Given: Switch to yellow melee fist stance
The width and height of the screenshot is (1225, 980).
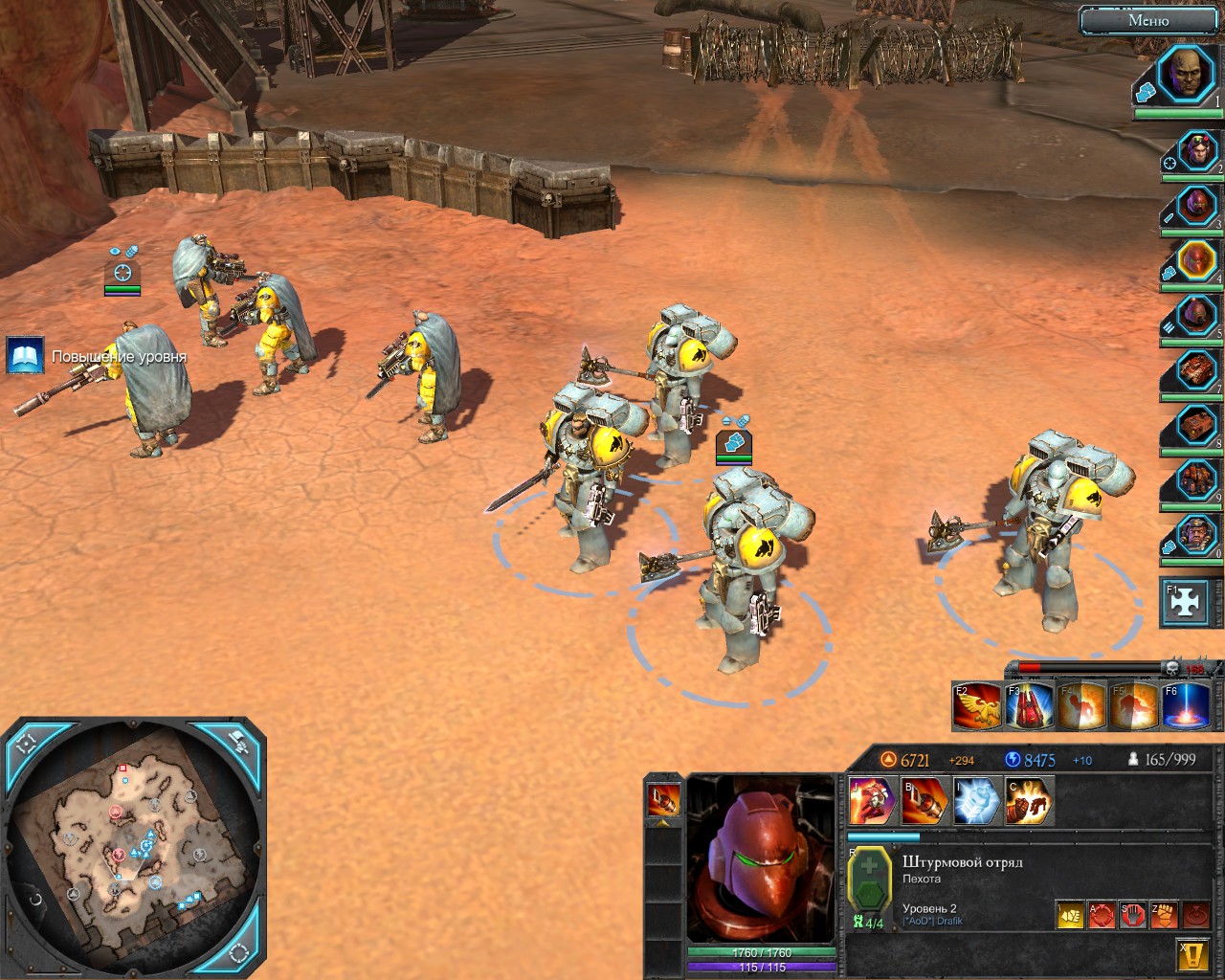Looking at the screenshot, I should point(1070,915).
